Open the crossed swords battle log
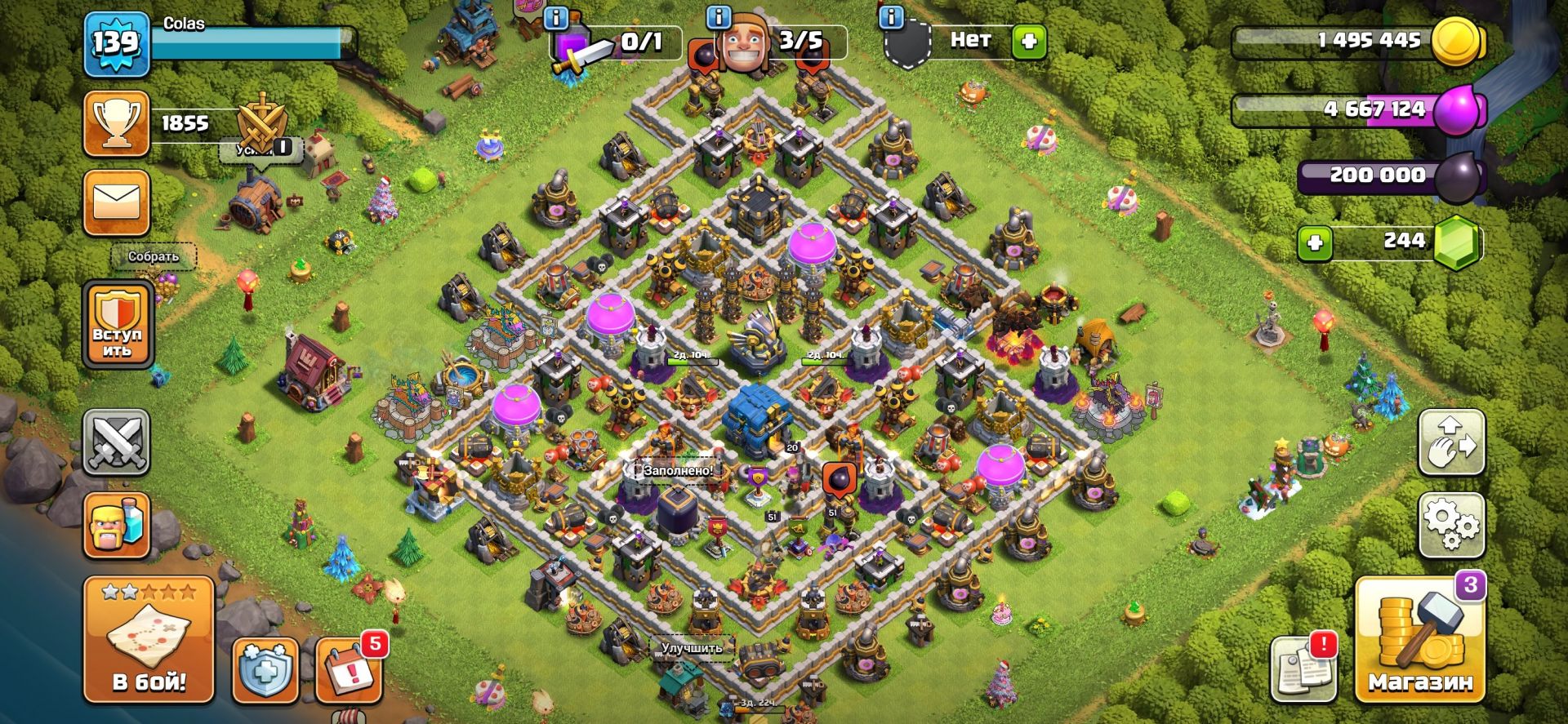Image resolution: width=1568 pixels, height=724 pixels. click(x=116, y=442)
